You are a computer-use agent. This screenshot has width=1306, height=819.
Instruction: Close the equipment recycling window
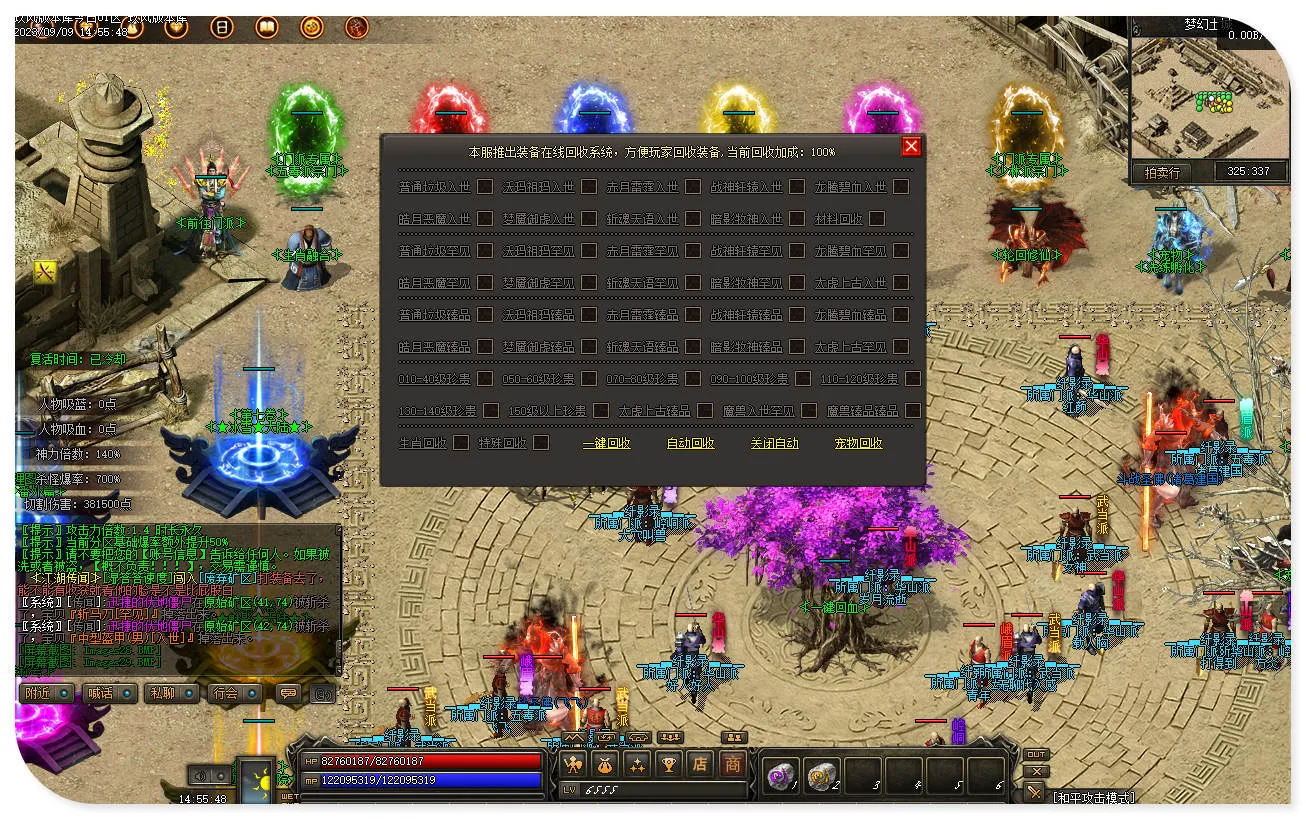click(910, 147)
